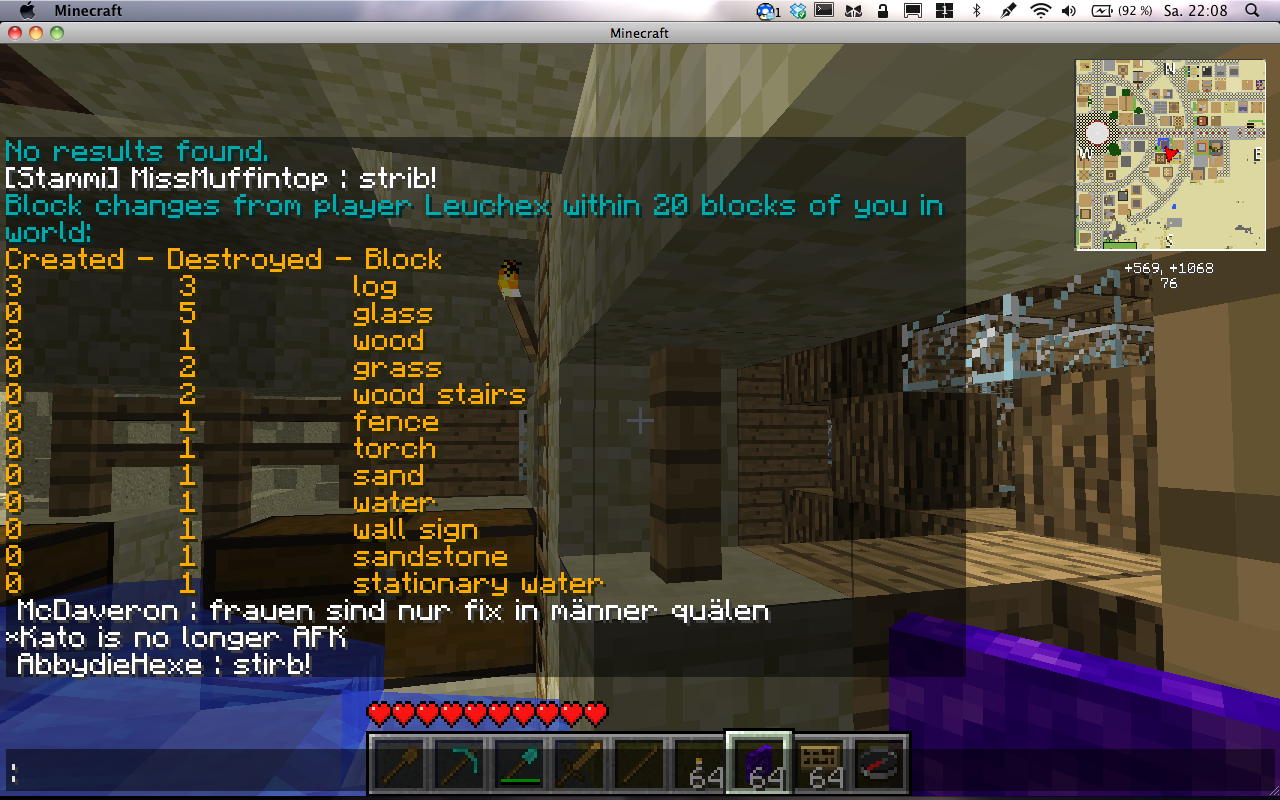Close the Minecraft window with red button

pyautogui.click(x=15, y=33)
